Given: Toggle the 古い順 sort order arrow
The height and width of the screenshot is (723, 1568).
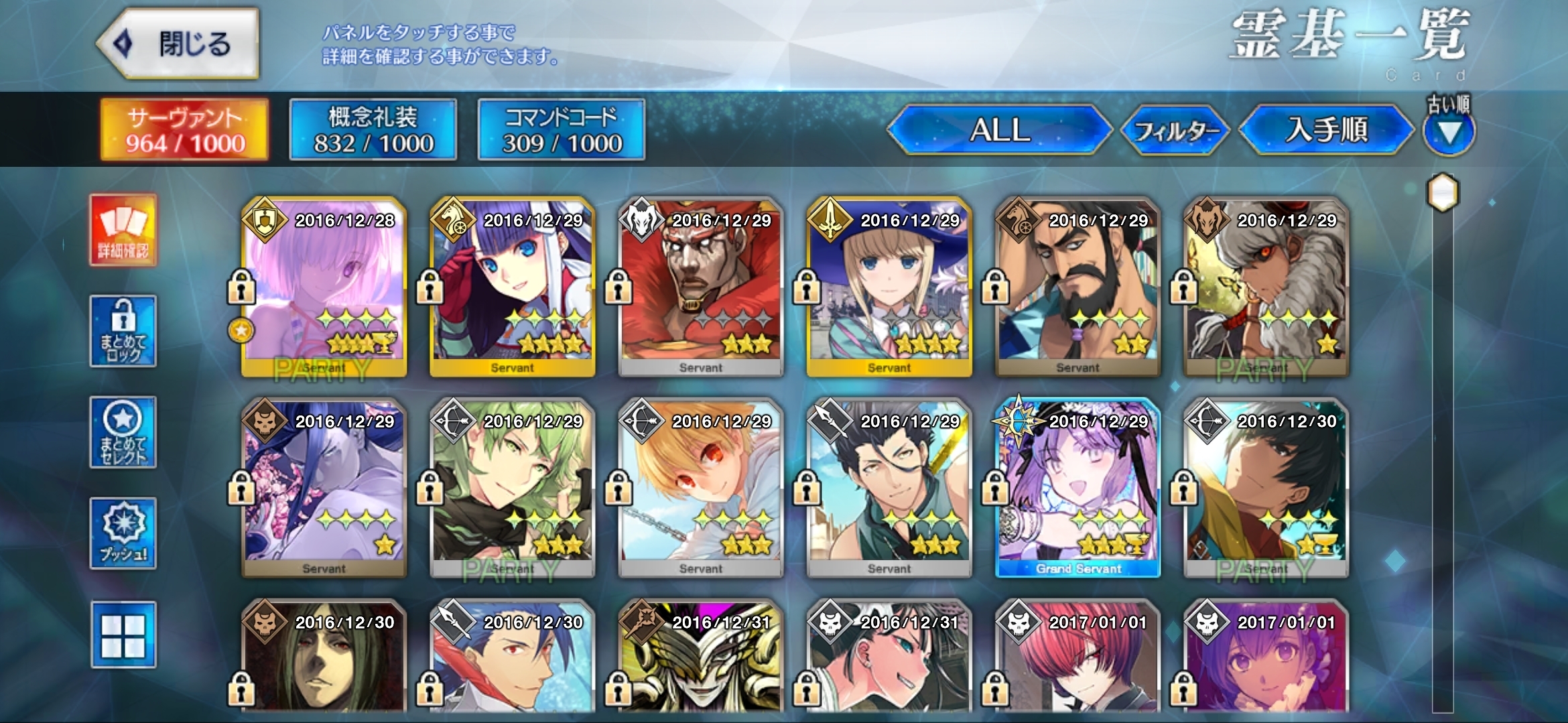Looking at the screenshot, I should pos(1449,133).
